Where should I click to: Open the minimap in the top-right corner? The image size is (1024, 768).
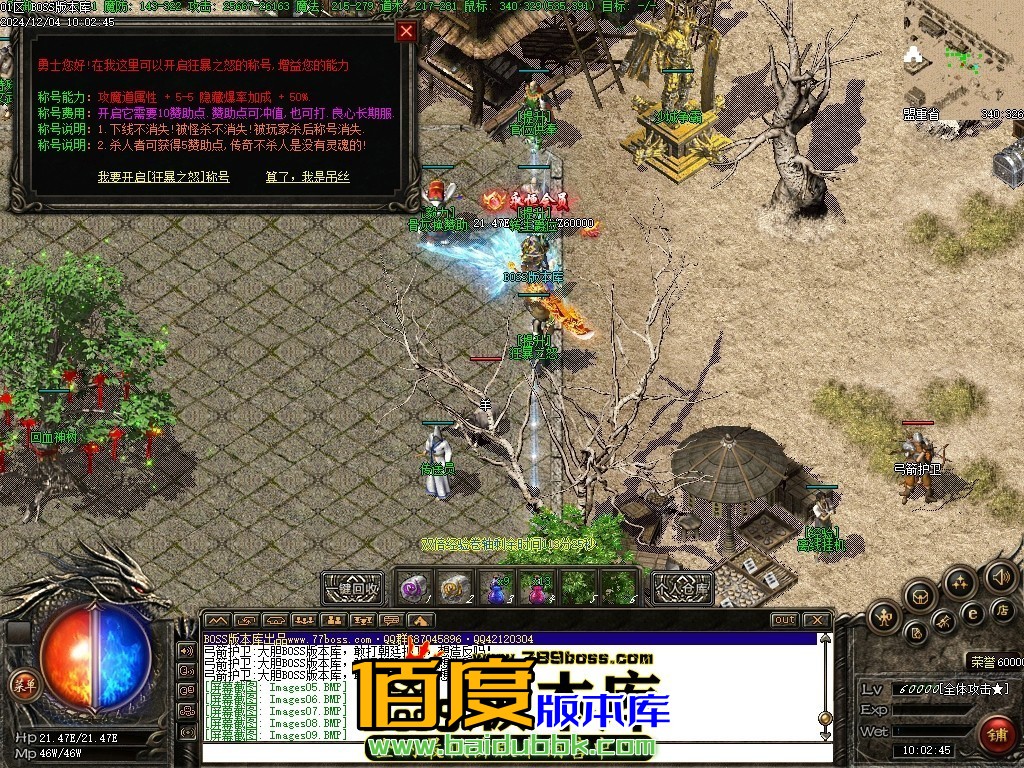(x=964, y=55)
